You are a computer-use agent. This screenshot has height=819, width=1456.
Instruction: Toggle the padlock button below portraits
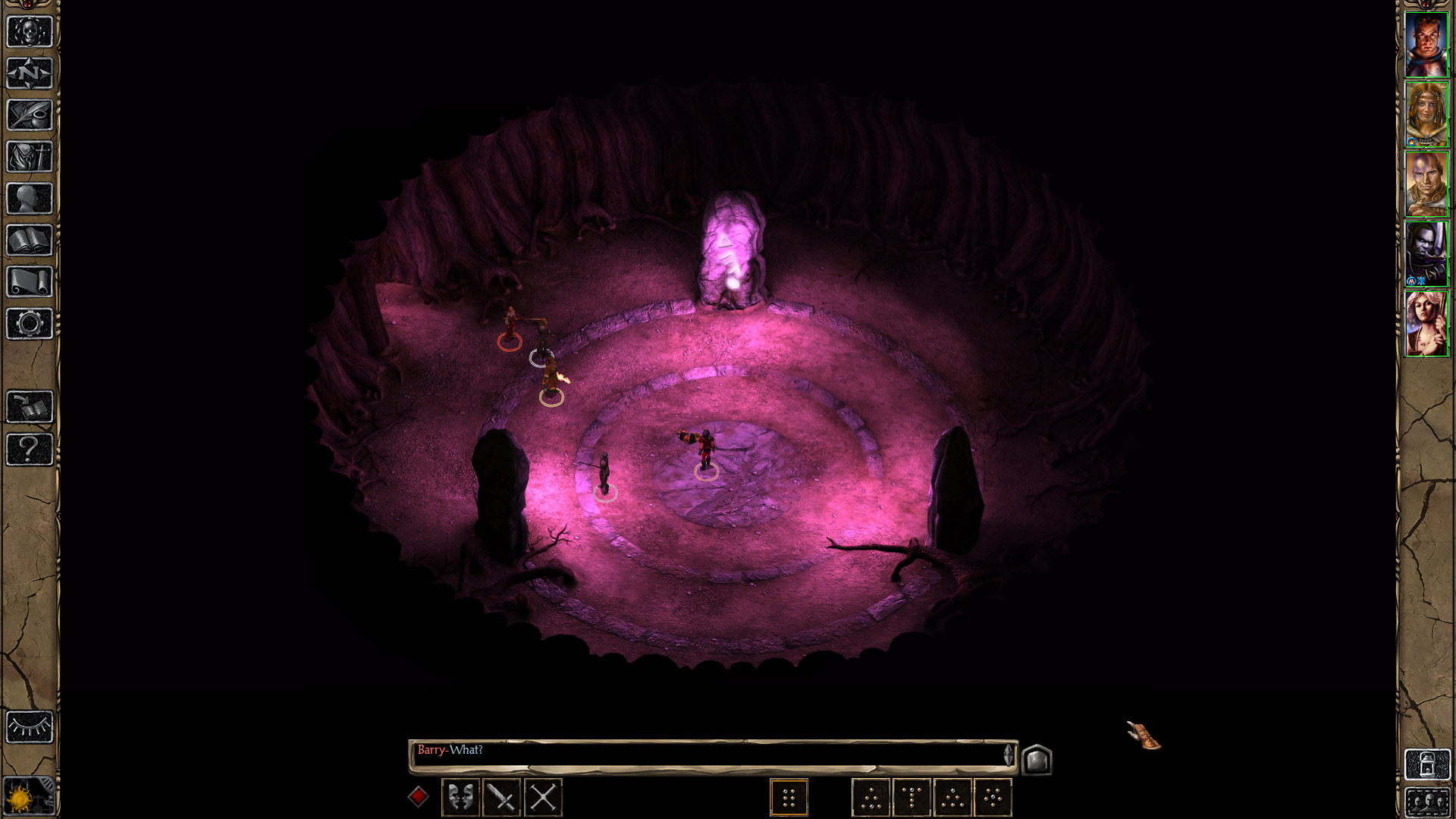[1426, 764]
